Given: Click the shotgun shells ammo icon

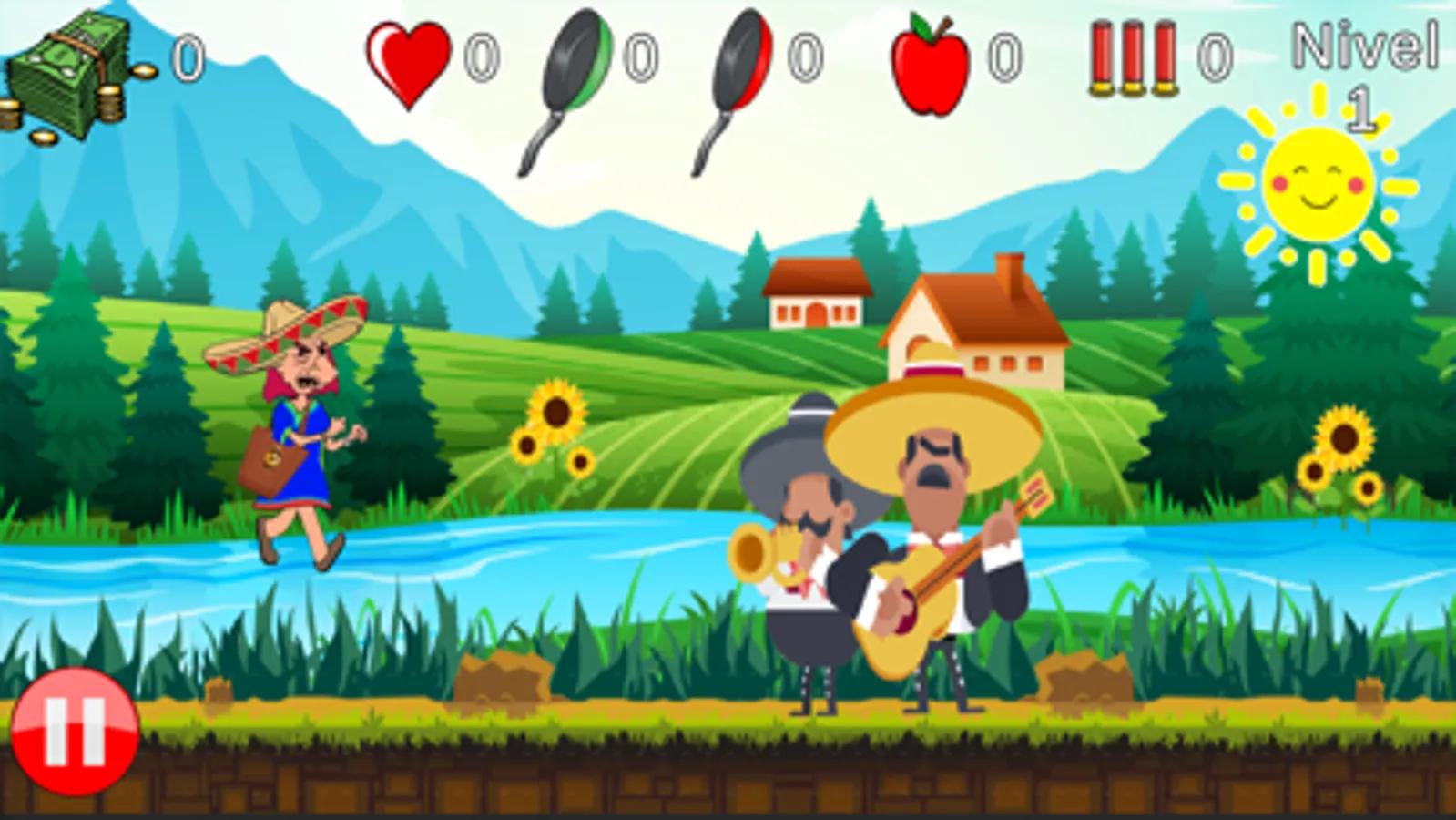Looking at the screenshot, I should click(x=1132, y=59).
